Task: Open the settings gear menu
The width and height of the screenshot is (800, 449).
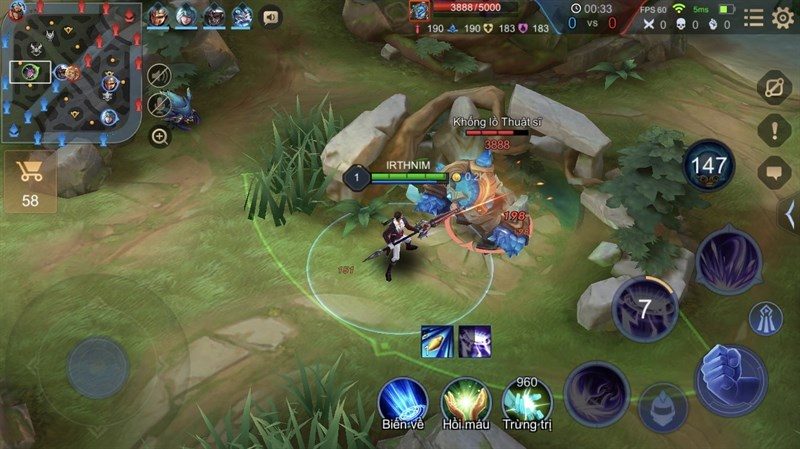Action: (783, 17)
